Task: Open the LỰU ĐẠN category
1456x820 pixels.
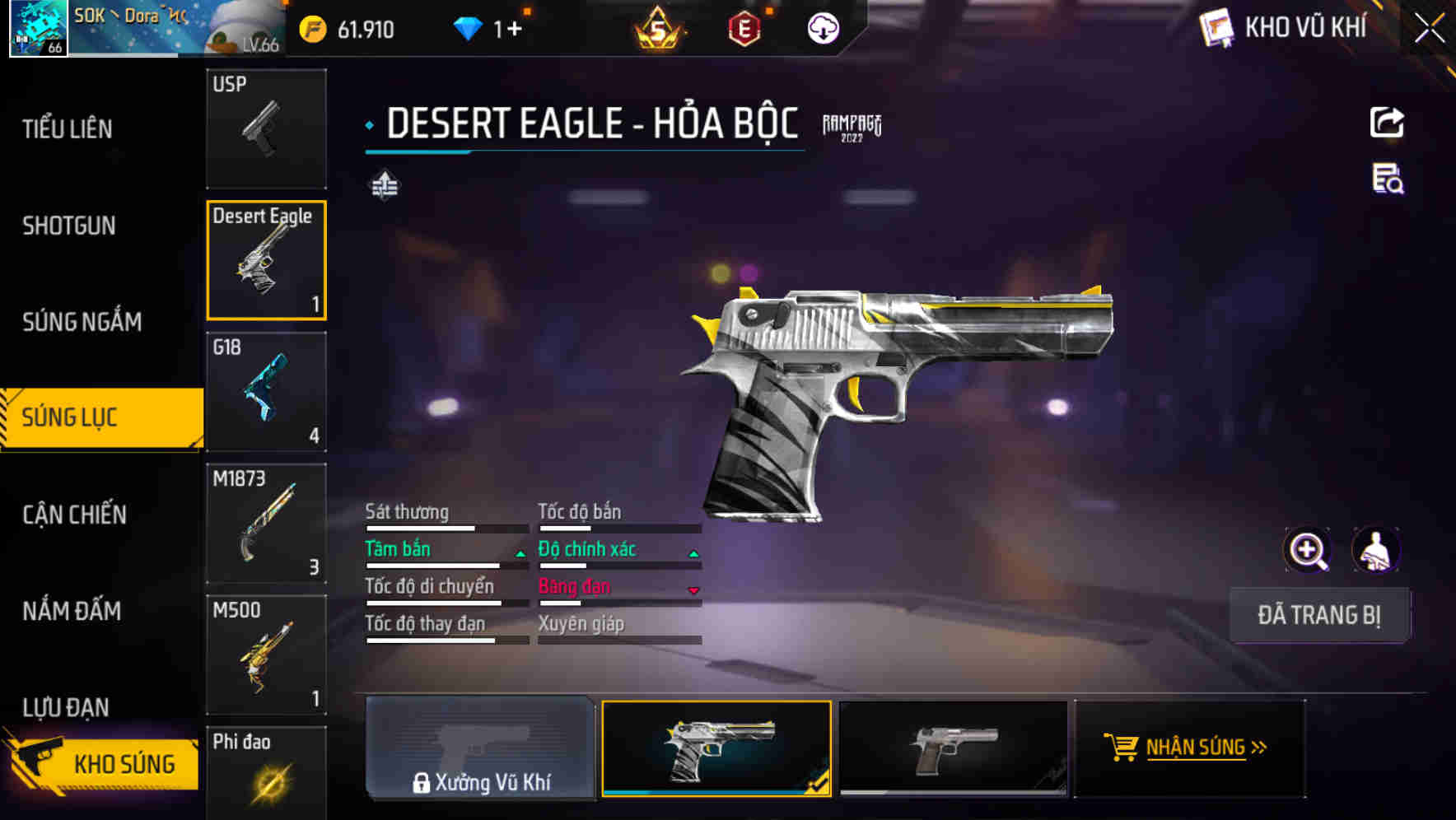Action: point(72,706)
